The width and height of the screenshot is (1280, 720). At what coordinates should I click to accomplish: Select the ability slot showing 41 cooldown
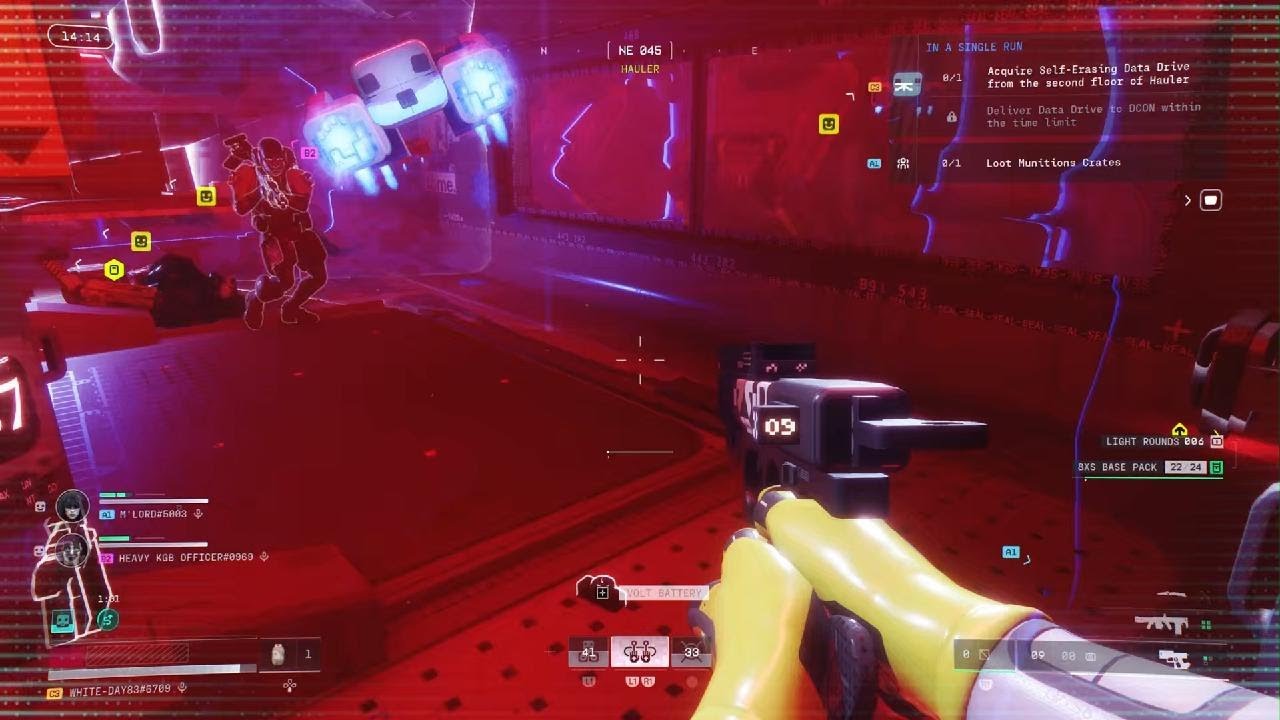[x=589, y=653]
